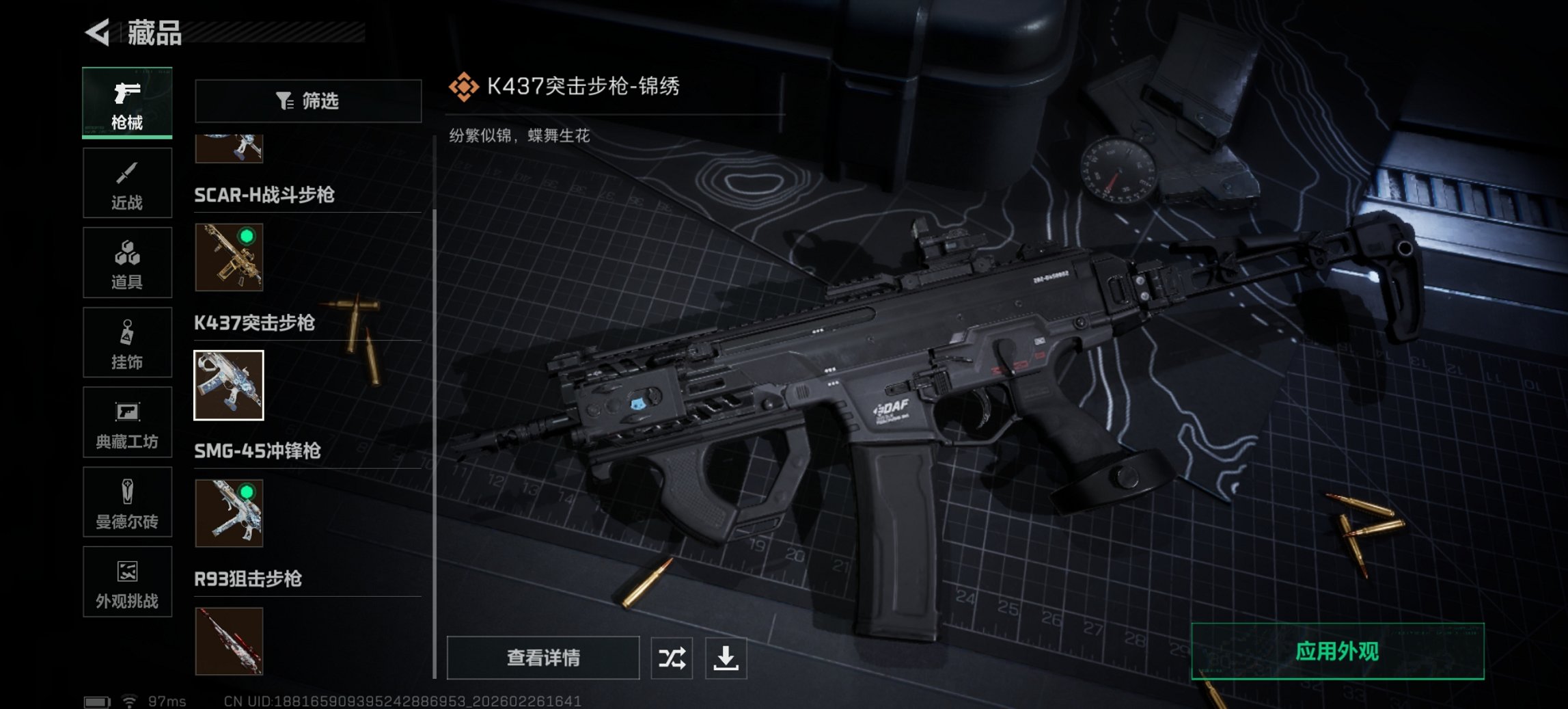Click the shuffle skin icon
Screen dimensions: 1568x709
(671, 659)
